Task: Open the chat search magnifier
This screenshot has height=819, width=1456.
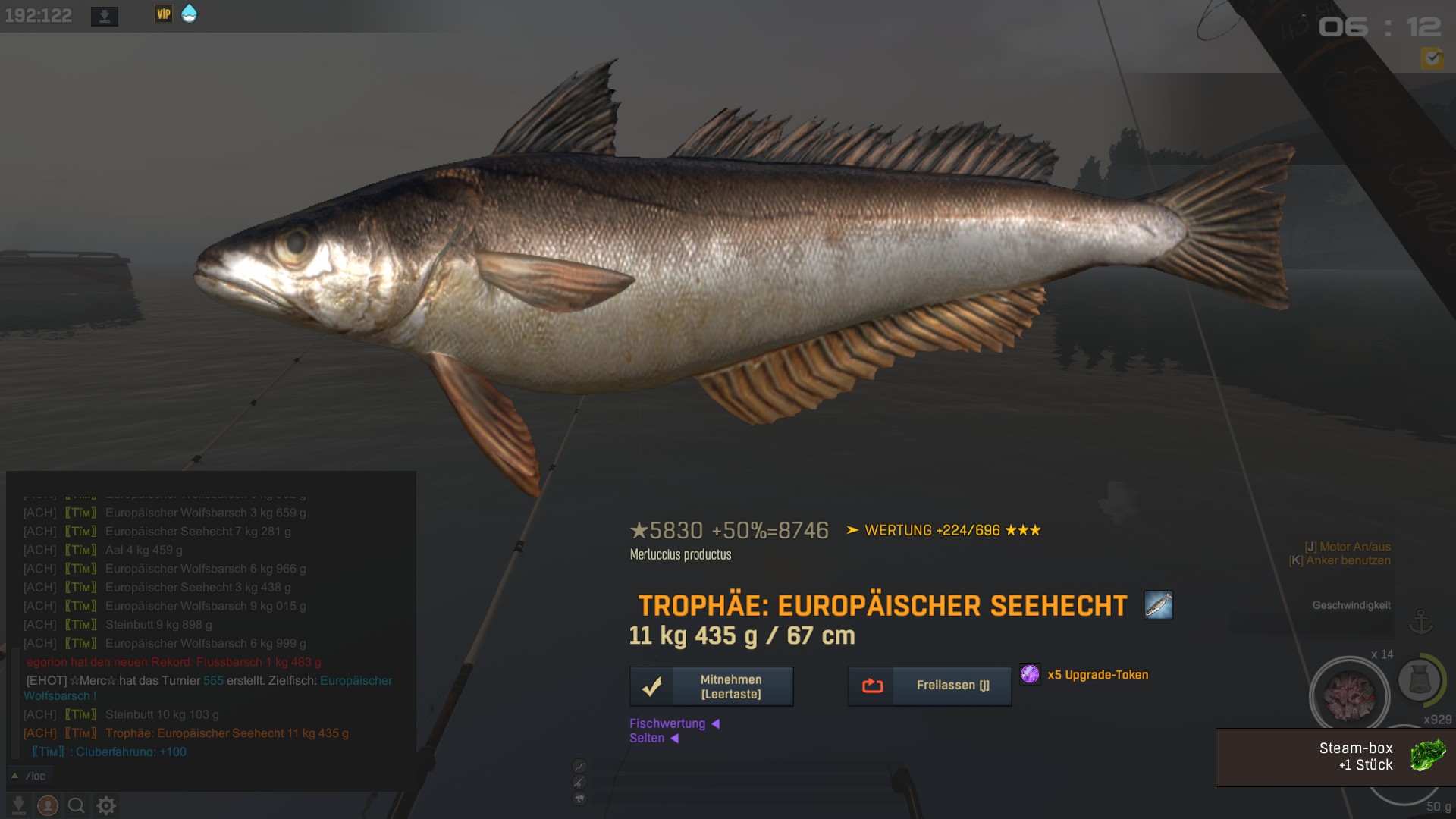Action: tap(77, 805)
